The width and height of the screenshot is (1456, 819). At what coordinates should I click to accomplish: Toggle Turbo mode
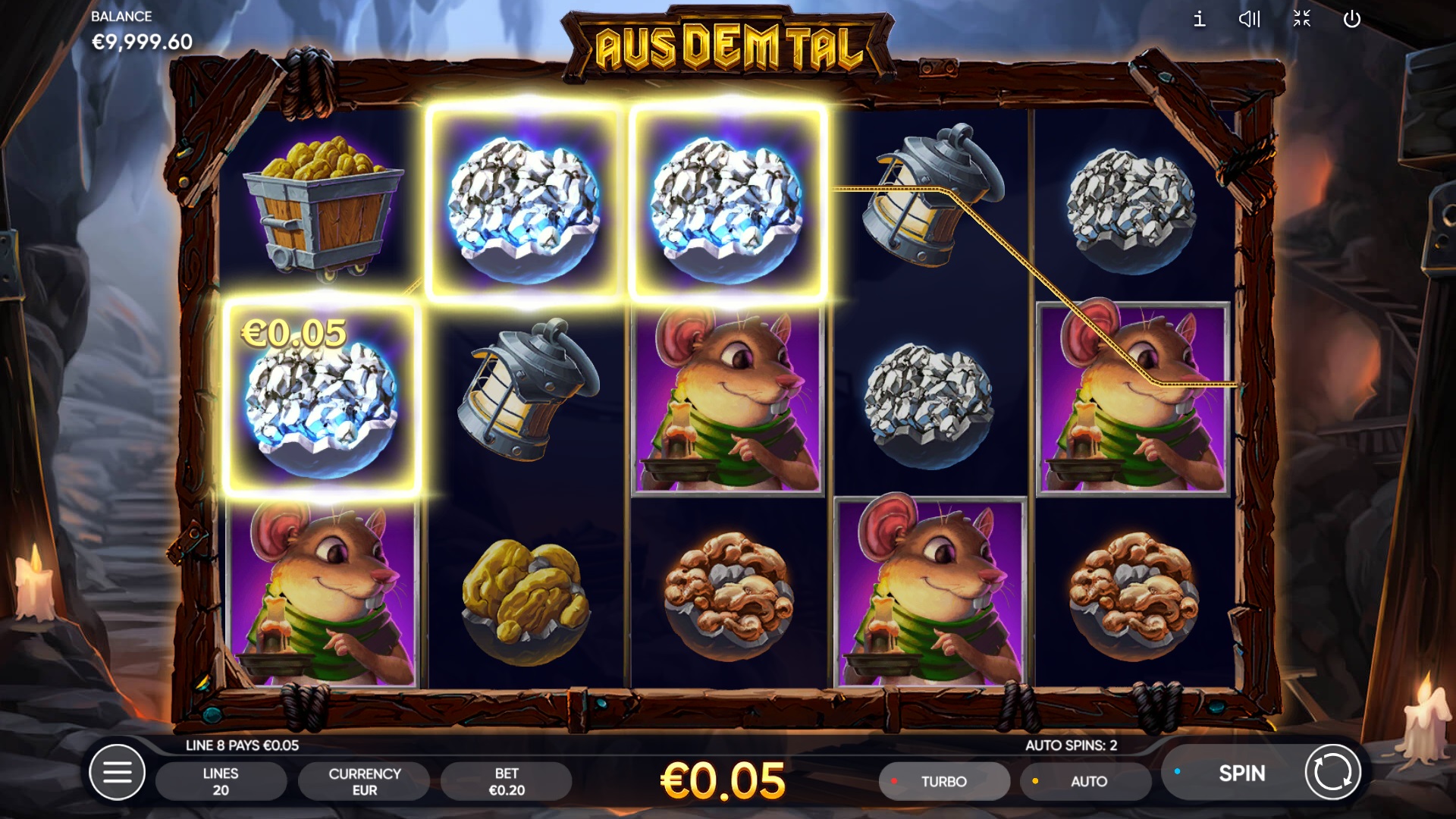[943, 781]
